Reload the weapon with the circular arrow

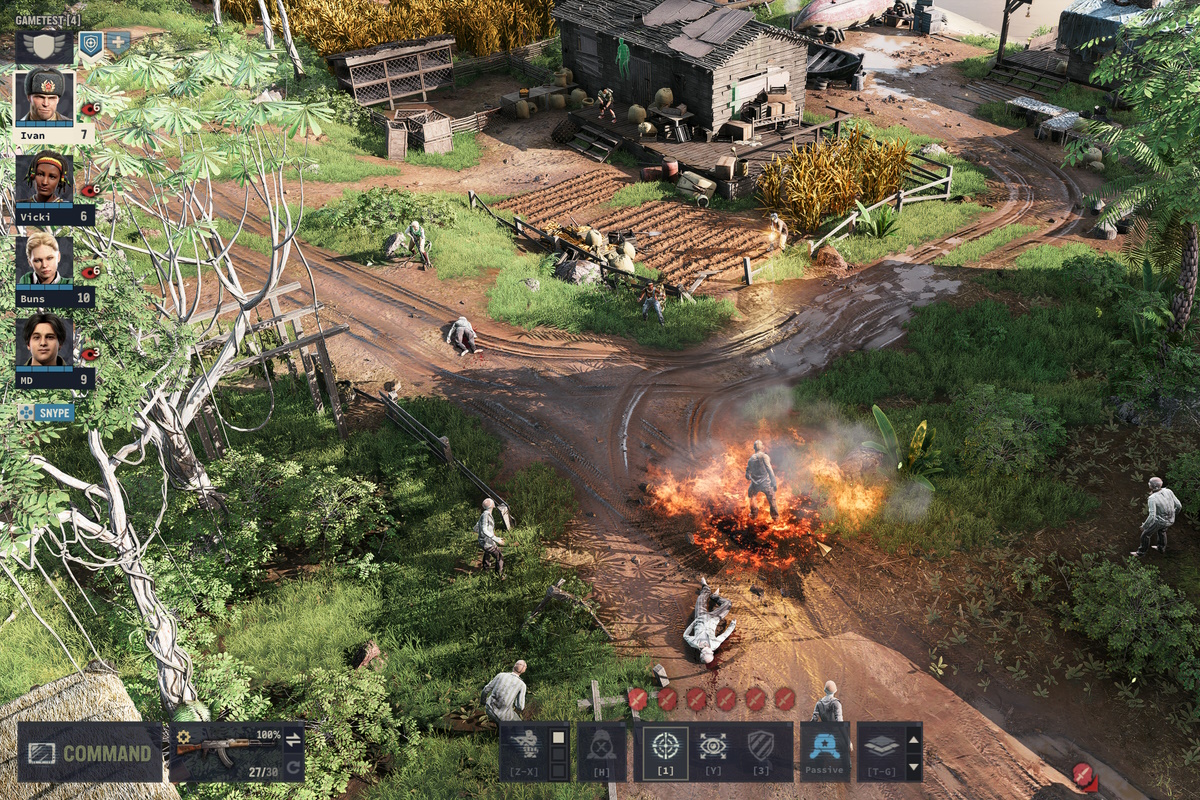pyautogui.click(x=293, y=767)
